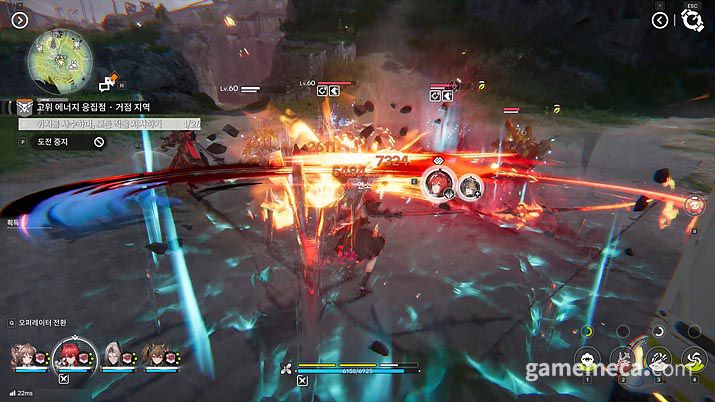
Task: Click the arrow button above the minimap
Action: click(x=21, y=19)
